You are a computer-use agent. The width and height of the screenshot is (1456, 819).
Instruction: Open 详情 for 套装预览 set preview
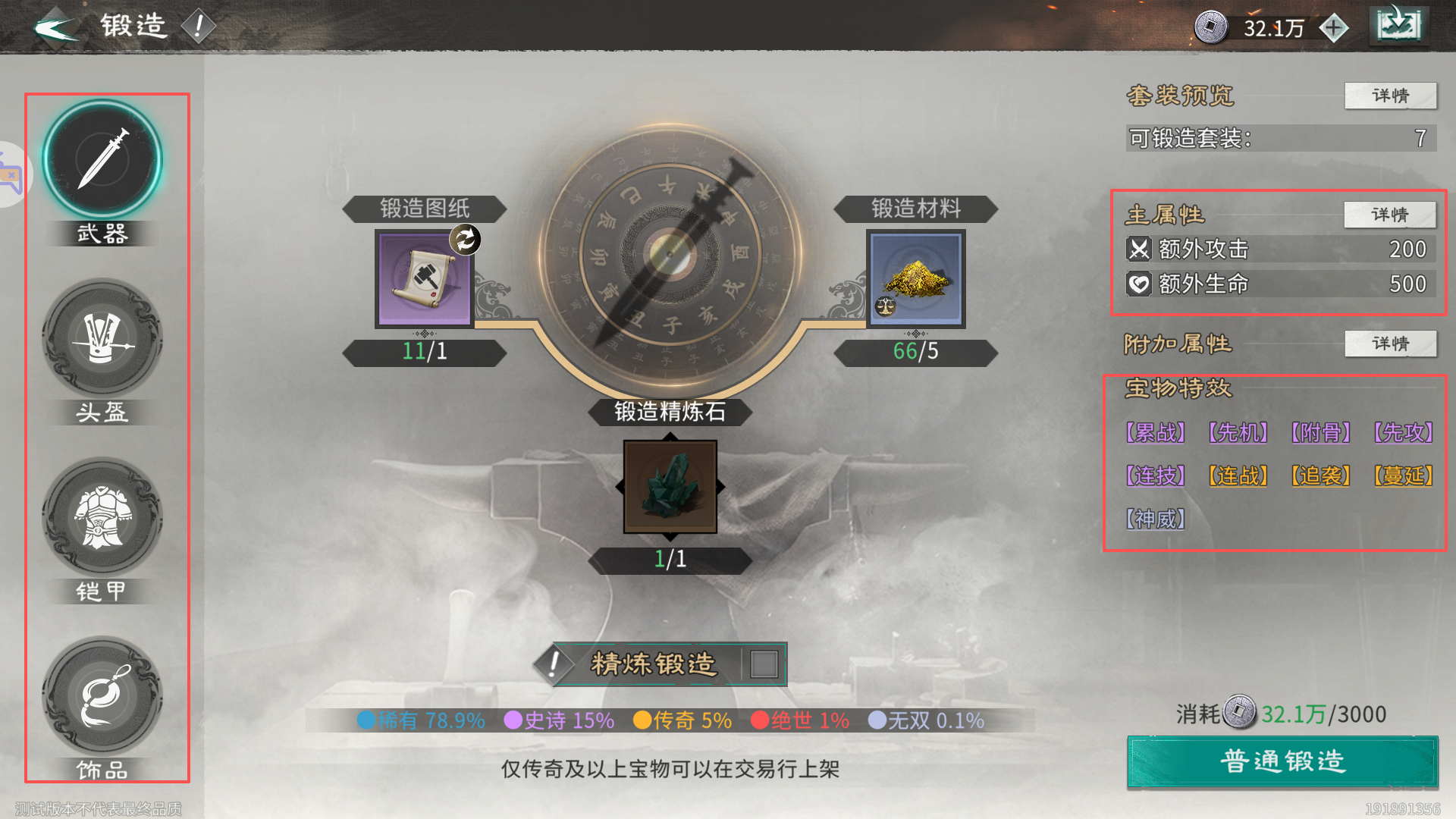[1390, 96]
